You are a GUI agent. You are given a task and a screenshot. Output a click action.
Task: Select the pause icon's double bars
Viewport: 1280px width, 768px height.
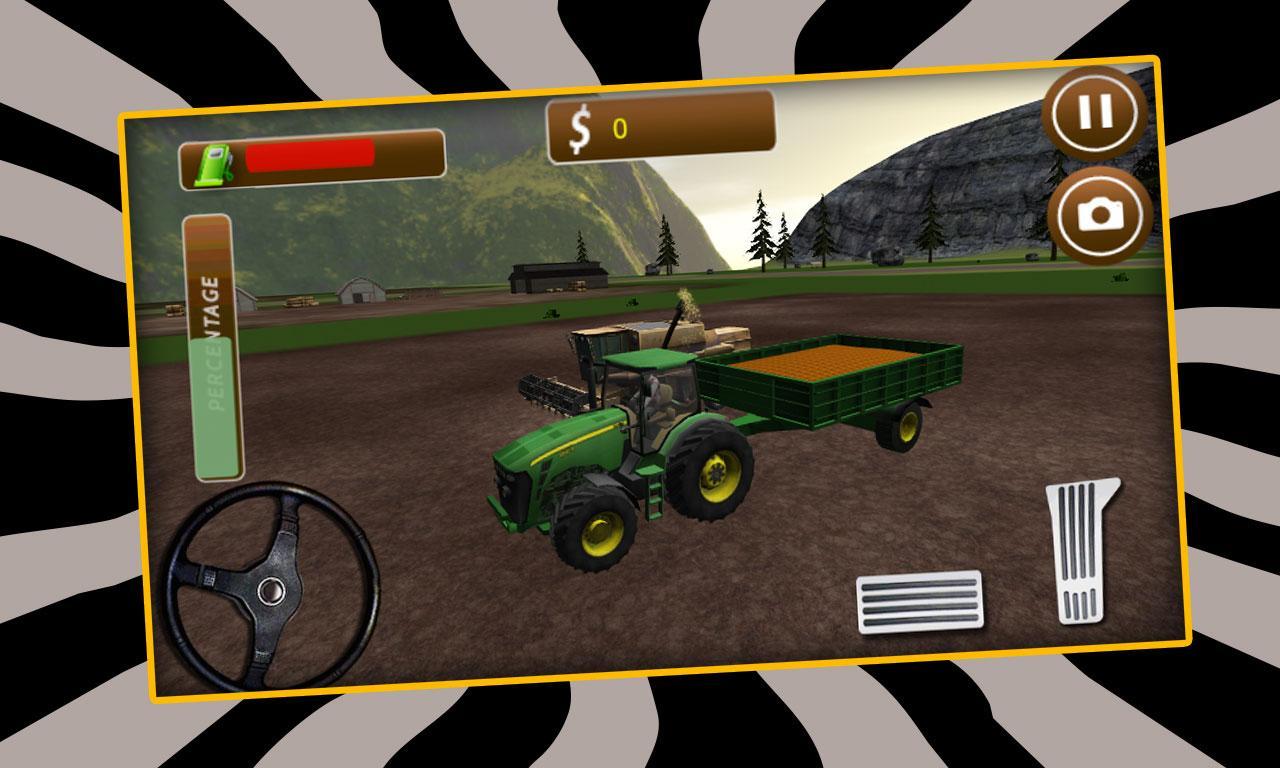click(x=1094, y=112)
